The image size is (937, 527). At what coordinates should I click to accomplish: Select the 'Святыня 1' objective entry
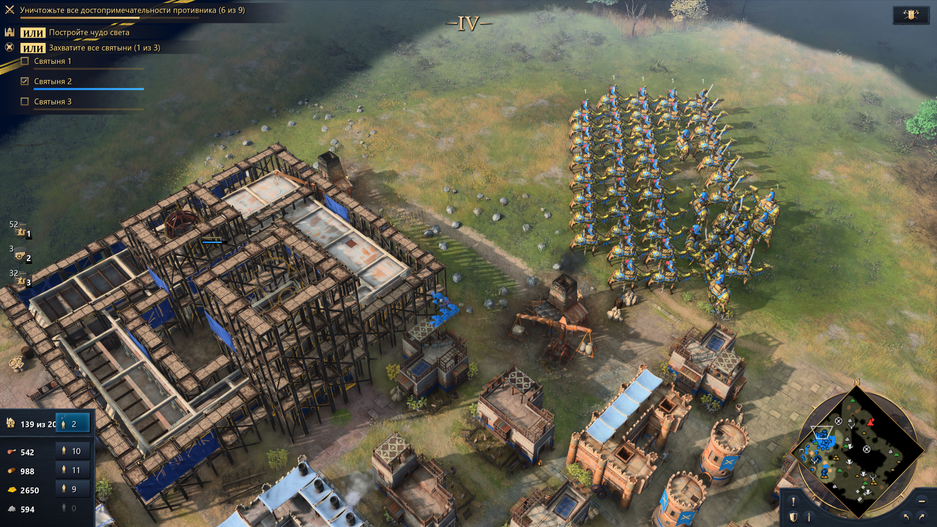pyautogui.click(x=52, y=62)
